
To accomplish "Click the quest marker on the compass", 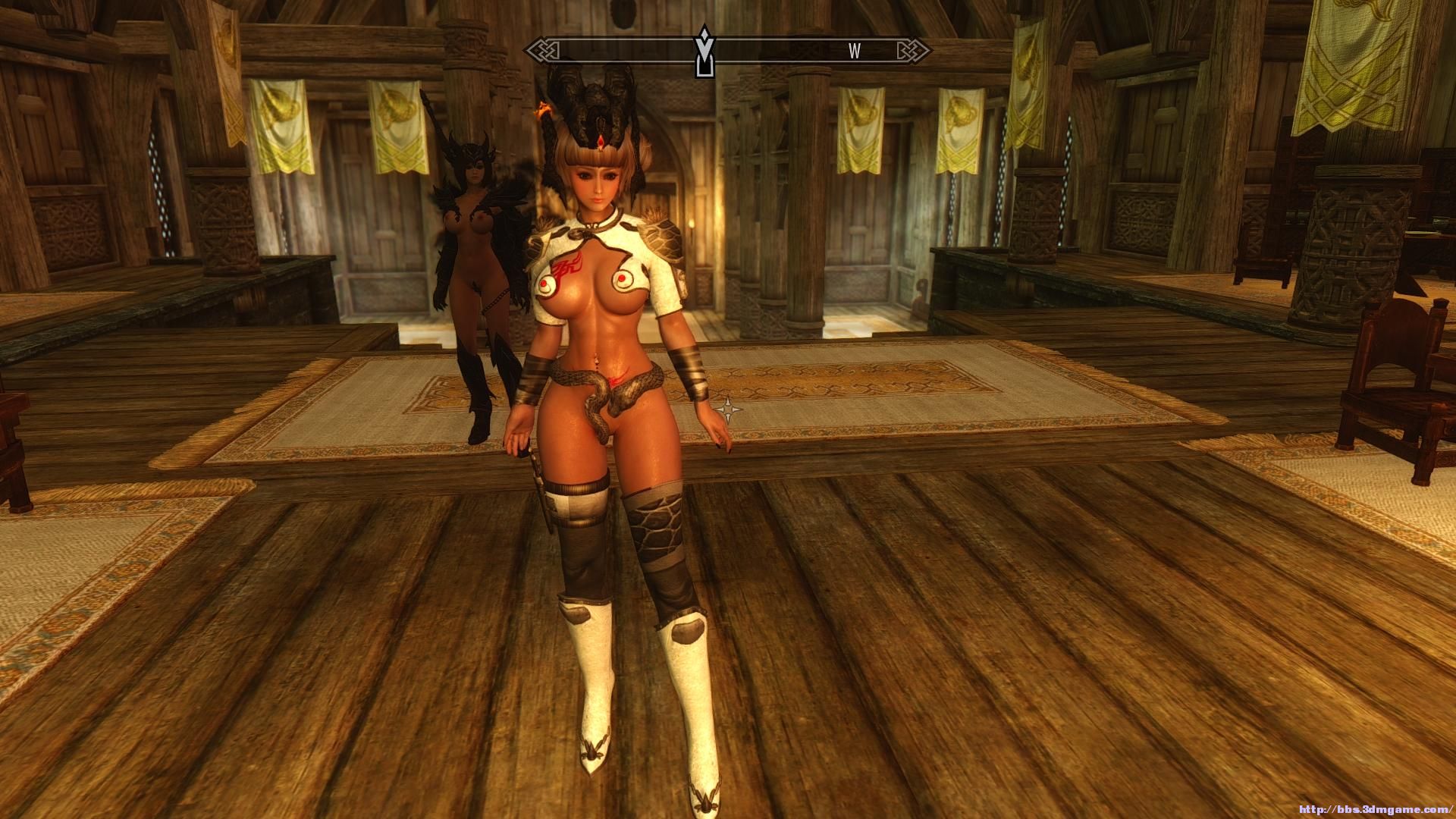I will (x=704, y=52).
